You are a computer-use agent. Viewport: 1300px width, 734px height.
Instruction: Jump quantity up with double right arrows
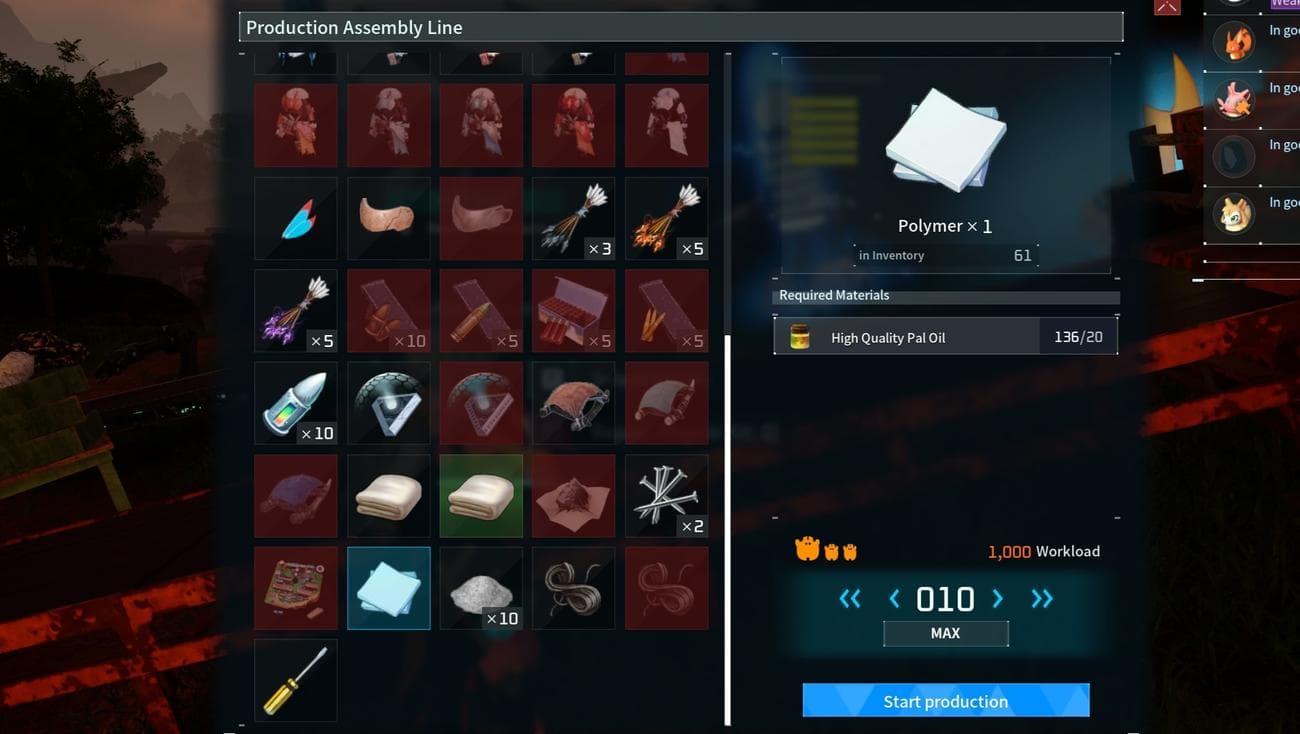(x=1041, y=599)
